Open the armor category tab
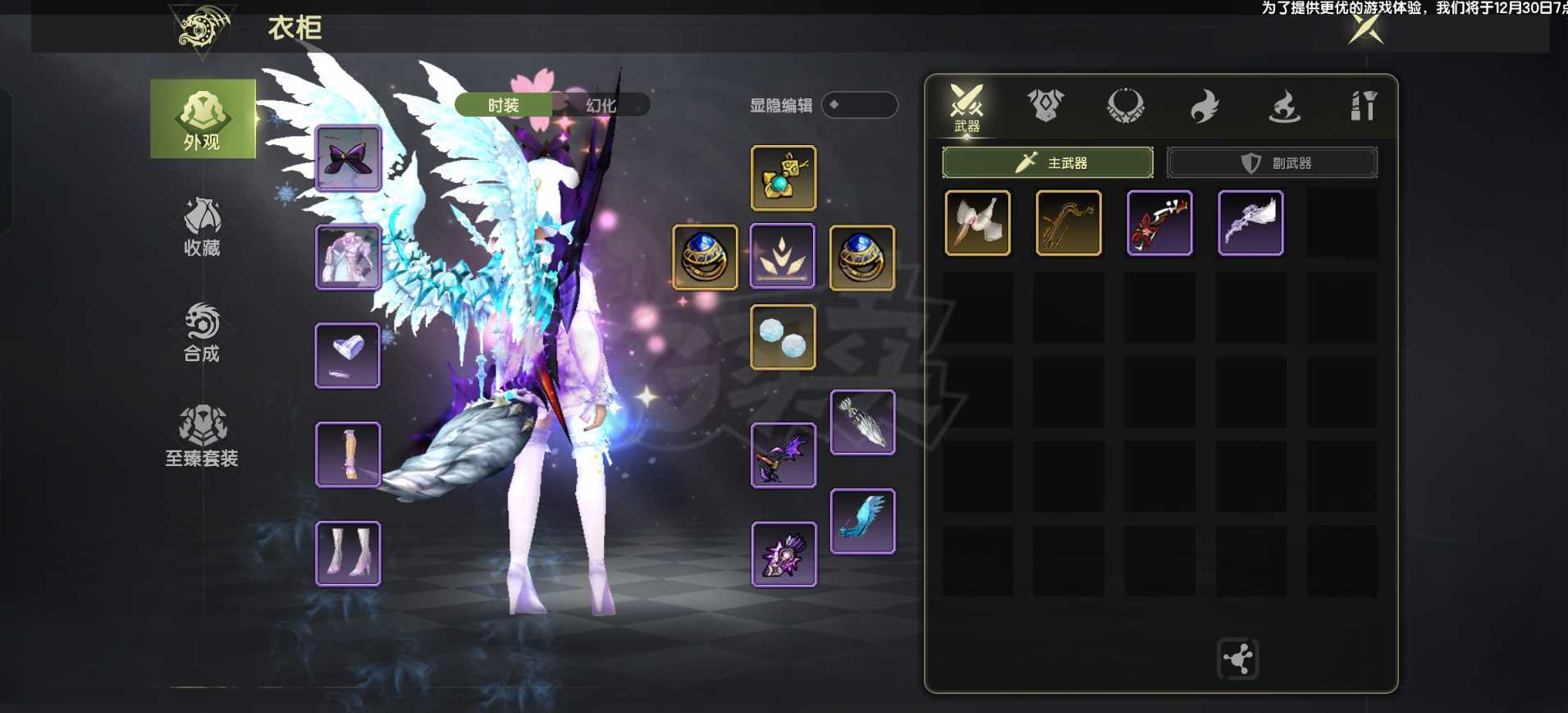 [x=1045, y=106]
